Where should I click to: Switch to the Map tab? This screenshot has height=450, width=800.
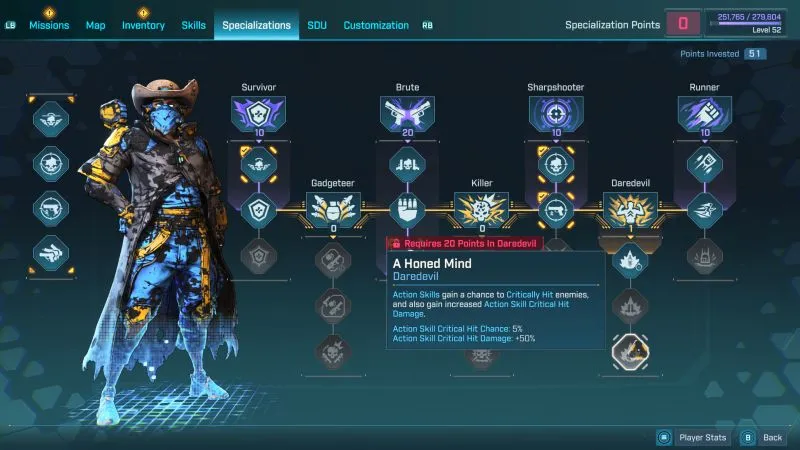[96, 25]
